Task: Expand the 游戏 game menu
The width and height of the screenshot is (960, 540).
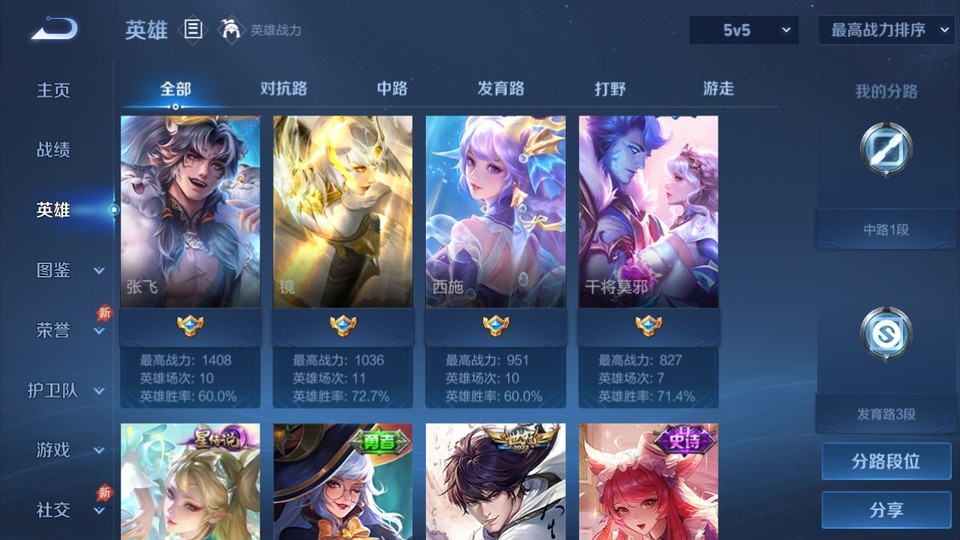Action: 68,450
